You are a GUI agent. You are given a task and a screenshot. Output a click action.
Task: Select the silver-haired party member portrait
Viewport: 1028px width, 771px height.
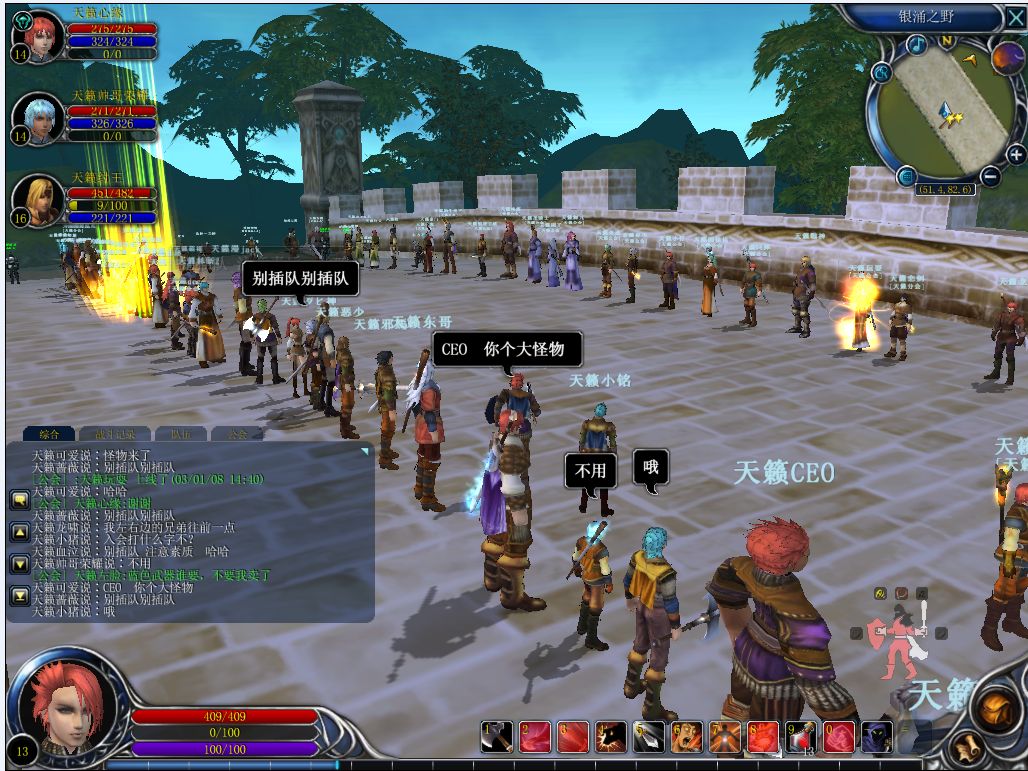(x=39, y=118)
